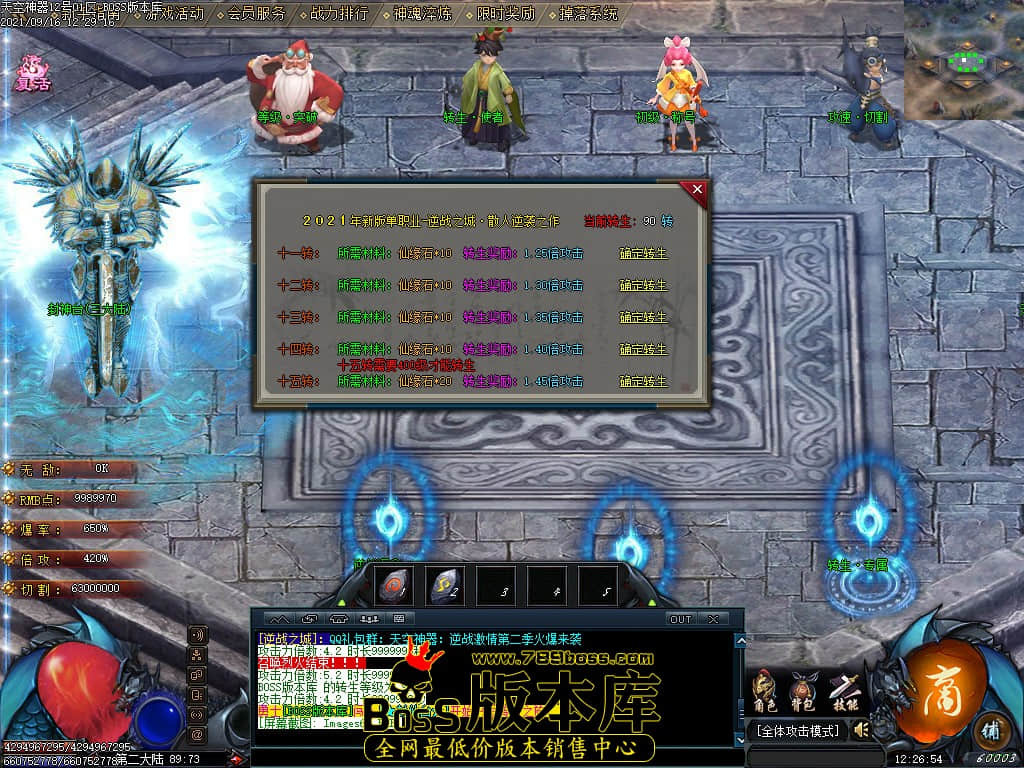Open the 游戏活动 menu

pos(174,14)
